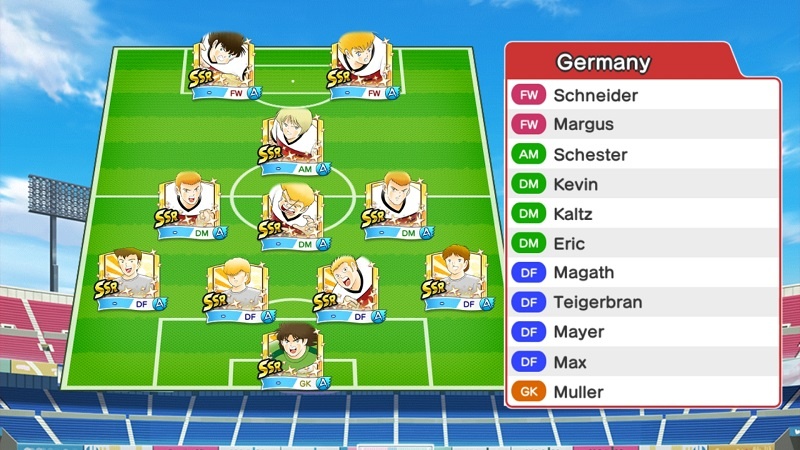Choose the Magath defender row
The height and width of the screenshot is (450, 800).
[641, 273]
